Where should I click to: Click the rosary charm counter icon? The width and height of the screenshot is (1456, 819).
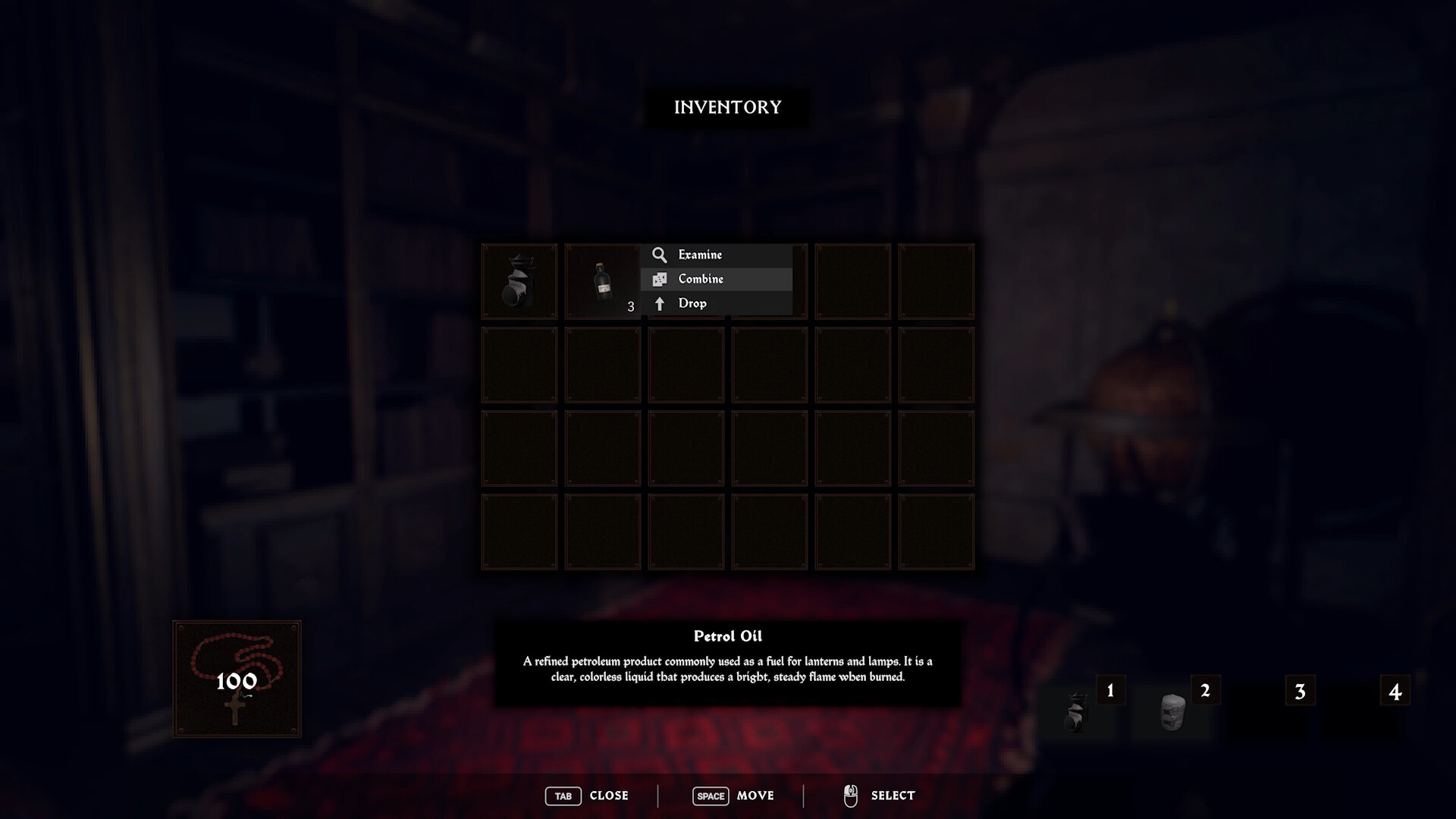(236, 677)
